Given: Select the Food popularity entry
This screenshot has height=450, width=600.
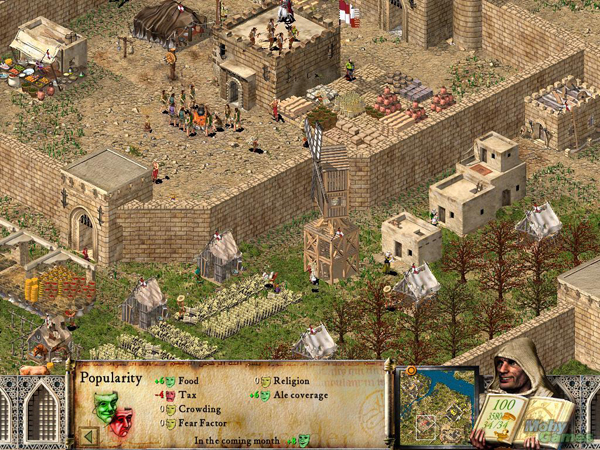Looking at the screenshot, I should [x=187, y=381].
